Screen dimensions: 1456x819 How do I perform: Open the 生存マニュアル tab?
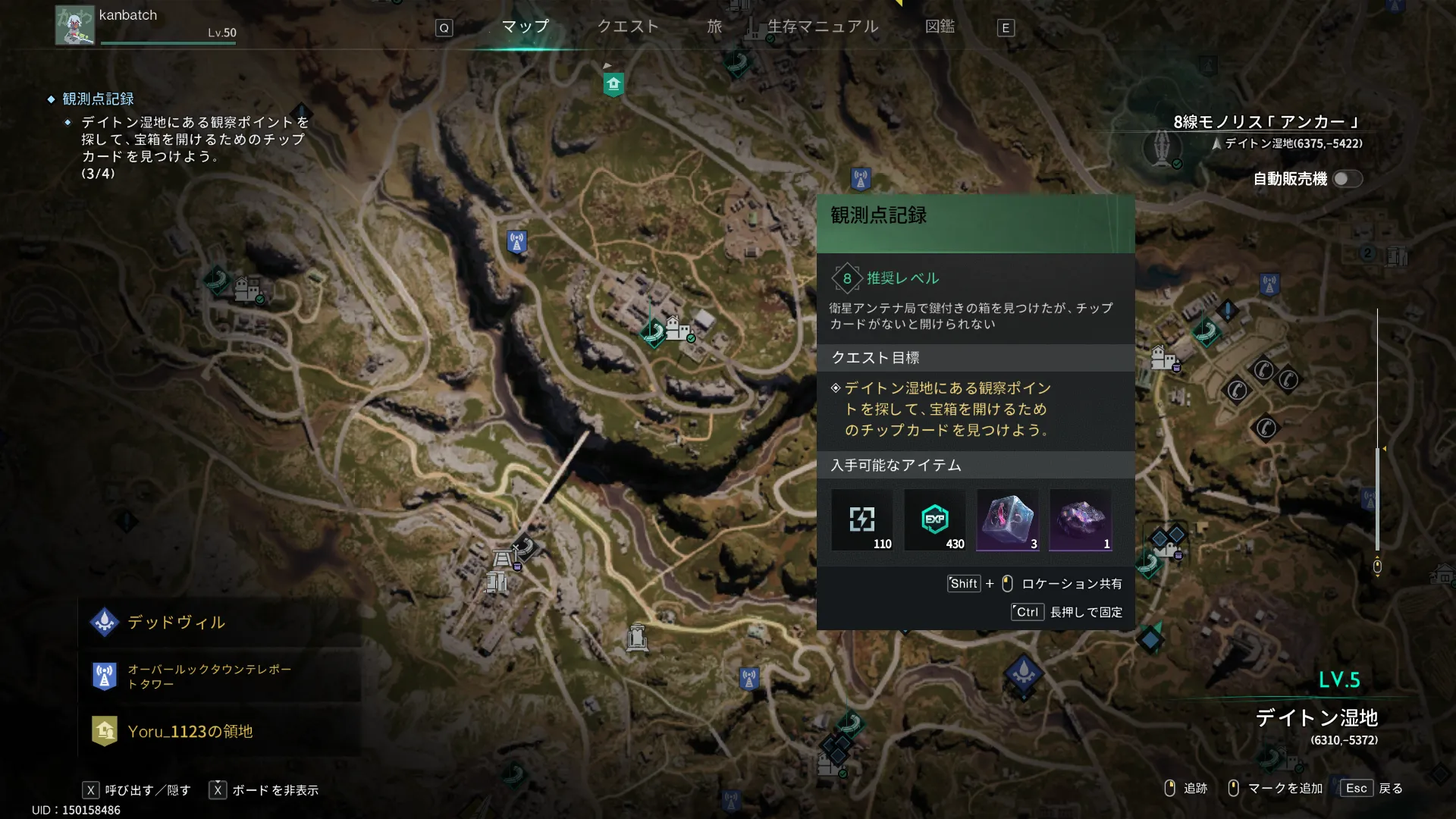pyautogui.click(x=823, y=27)
